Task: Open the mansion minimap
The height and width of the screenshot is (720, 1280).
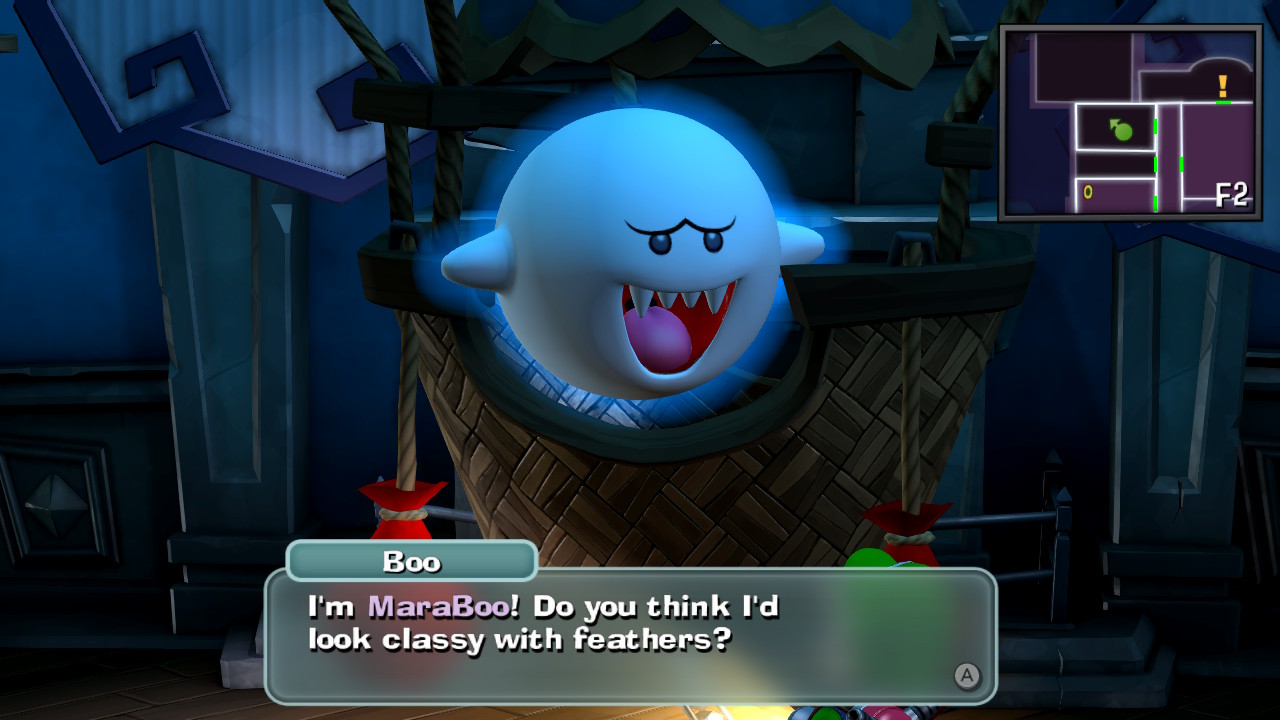Action: pyautogui.click(x=1130, y=122)
